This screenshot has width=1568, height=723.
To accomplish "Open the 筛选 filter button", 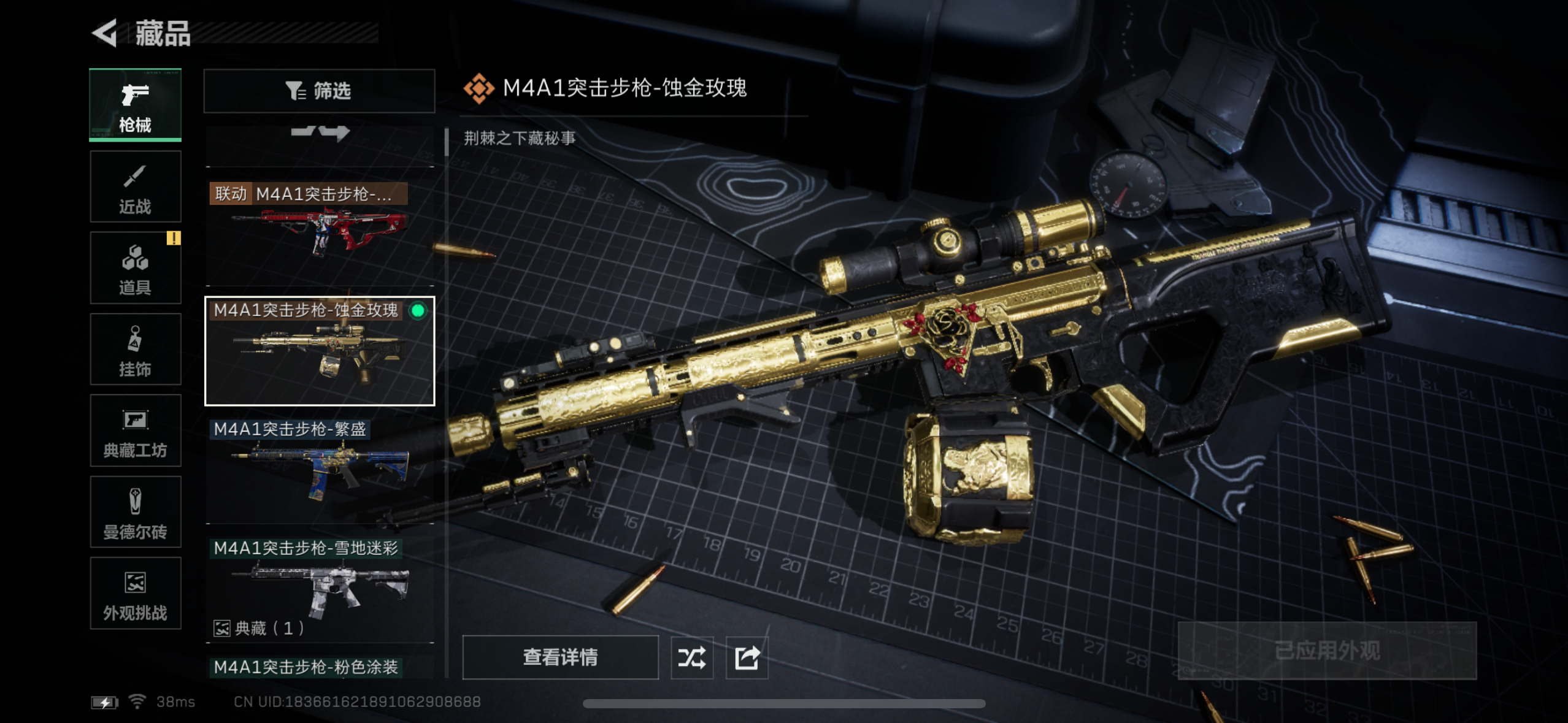I will (319, 91).
